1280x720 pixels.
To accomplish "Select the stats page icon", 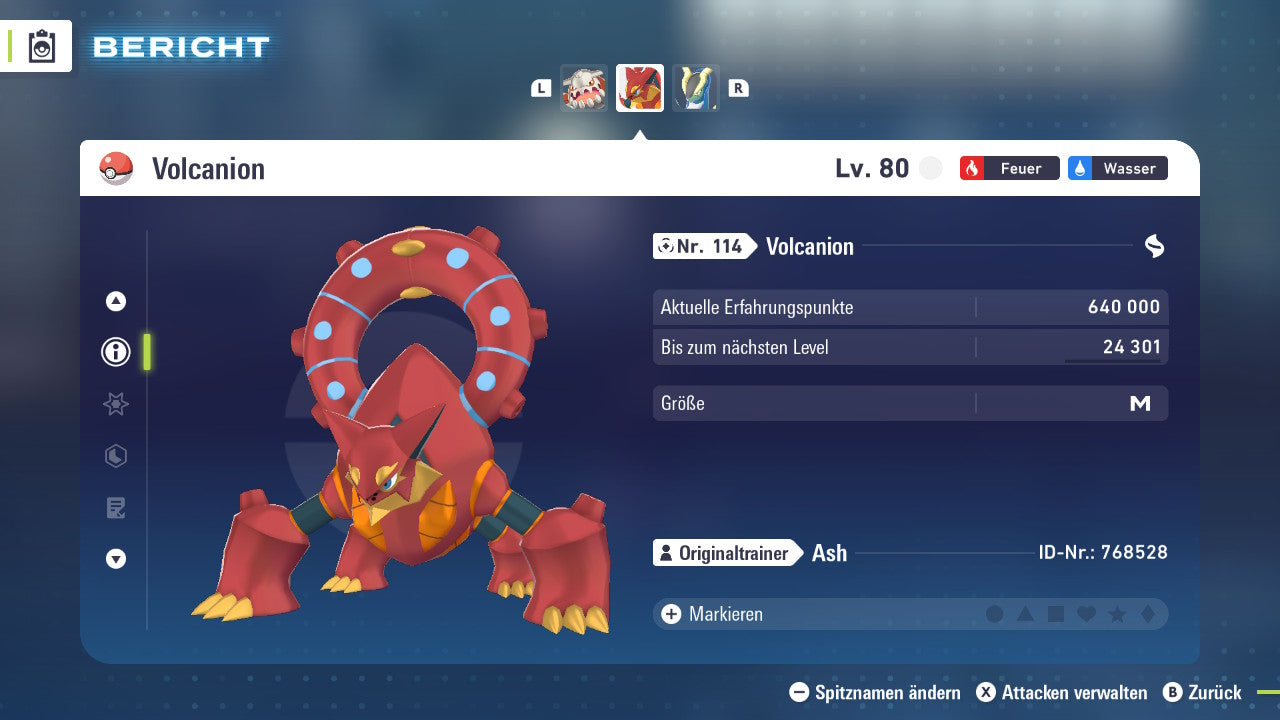I will pyautogui.click(x=115, y=404).
